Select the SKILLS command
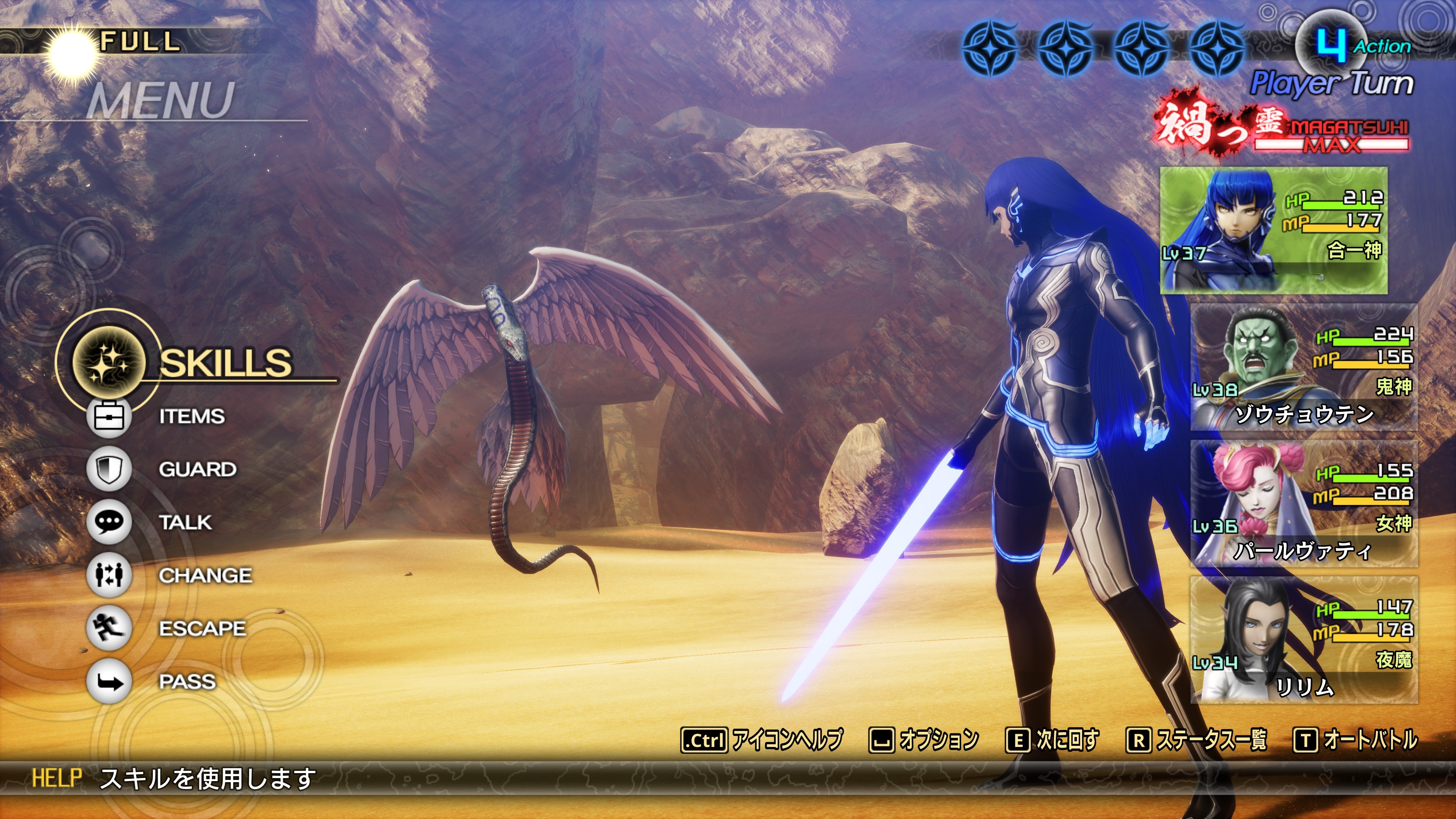The width and height of the screenshot is (1456, 819). (x=225, y=362)
